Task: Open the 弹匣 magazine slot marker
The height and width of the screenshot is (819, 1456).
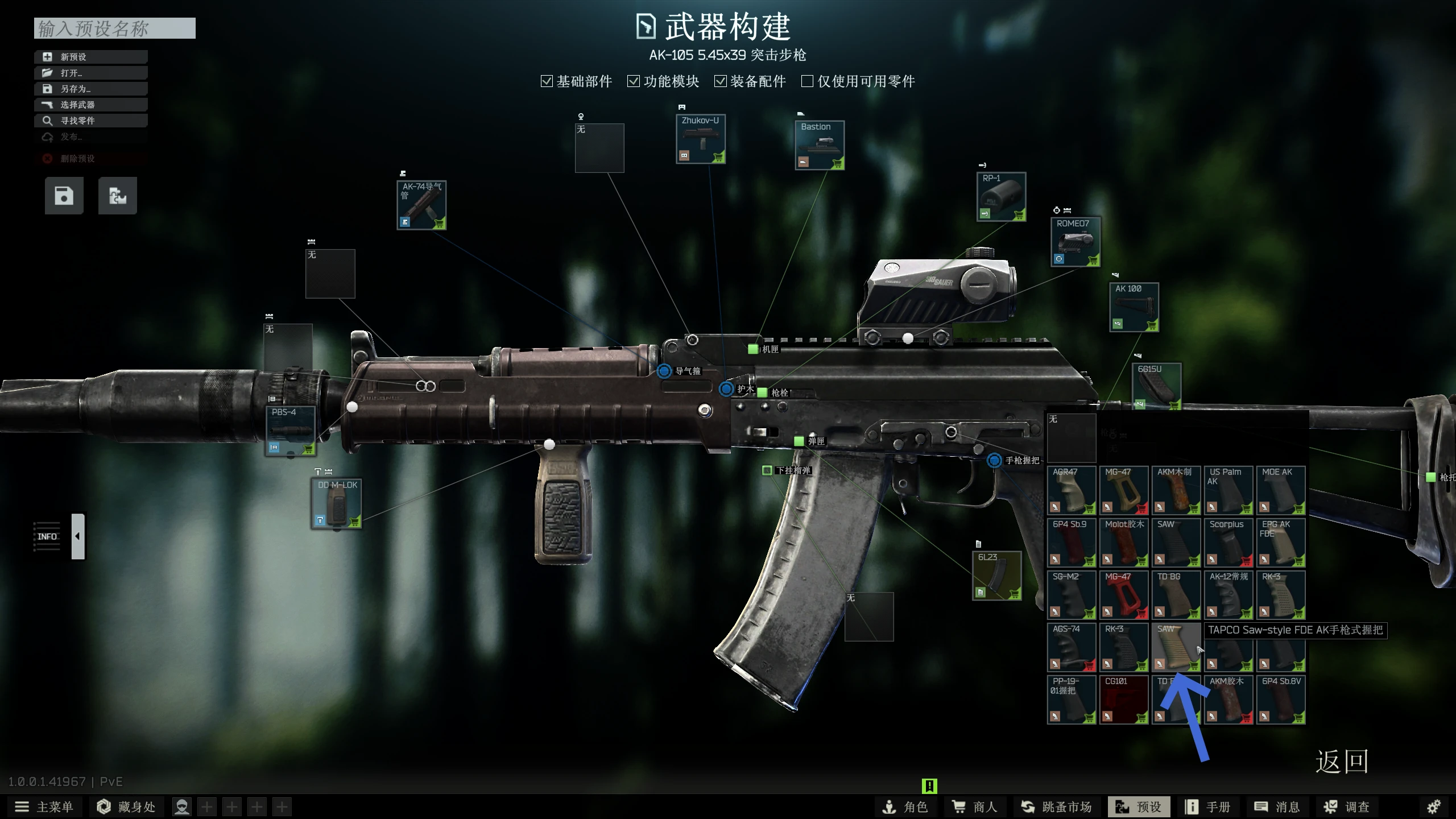Action: pos(799,442)
